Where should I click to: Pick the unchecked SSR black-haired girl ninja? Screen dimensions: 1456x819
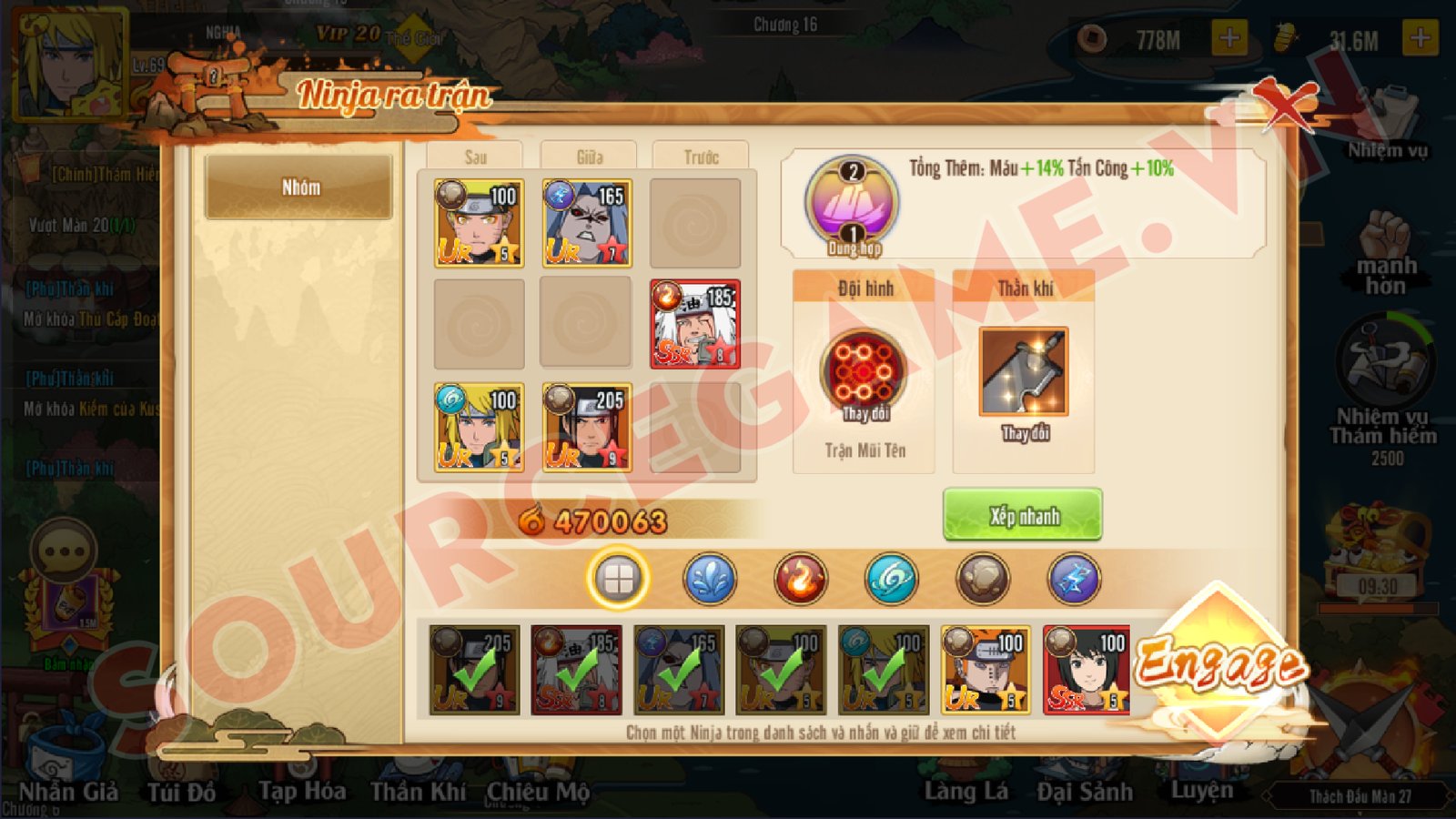(x=1087, y=669)
